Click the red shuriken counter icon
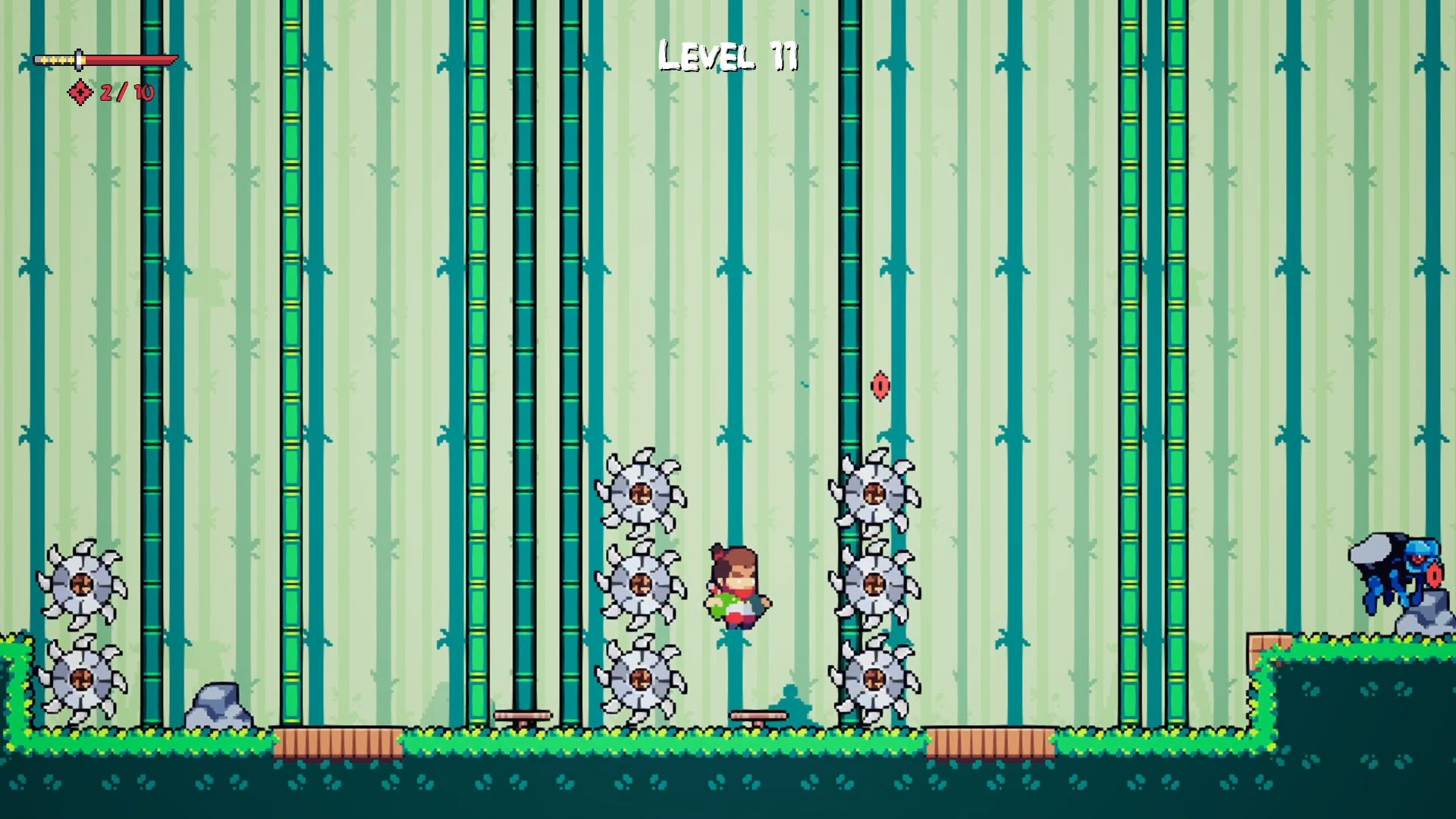Image resolution: width=1456 pixels, height=819 pixels. pyautogui.click(x=80, y=93)
